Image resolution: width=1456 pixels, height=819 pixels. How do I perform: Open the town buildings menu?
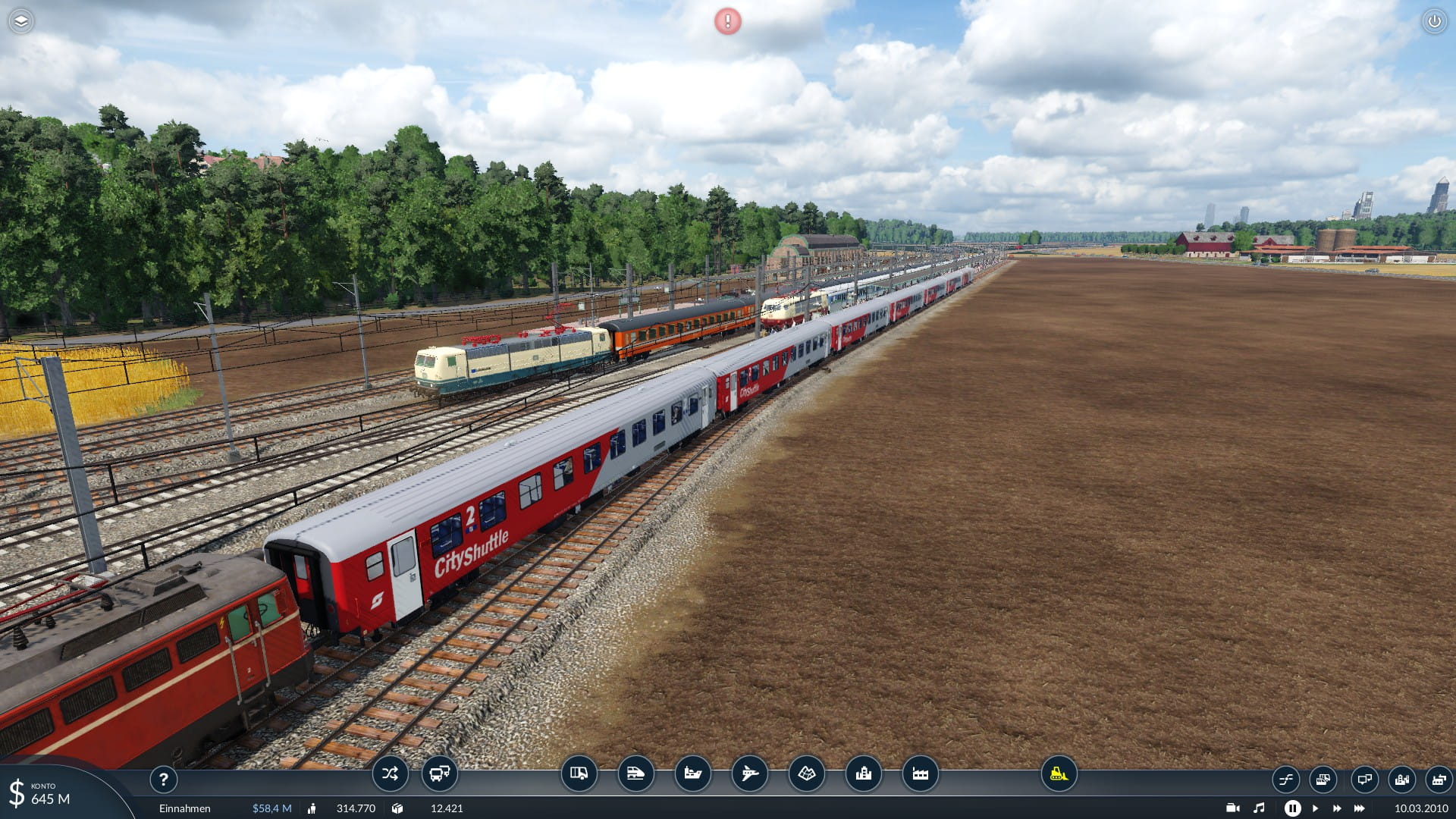pos(863,774)
